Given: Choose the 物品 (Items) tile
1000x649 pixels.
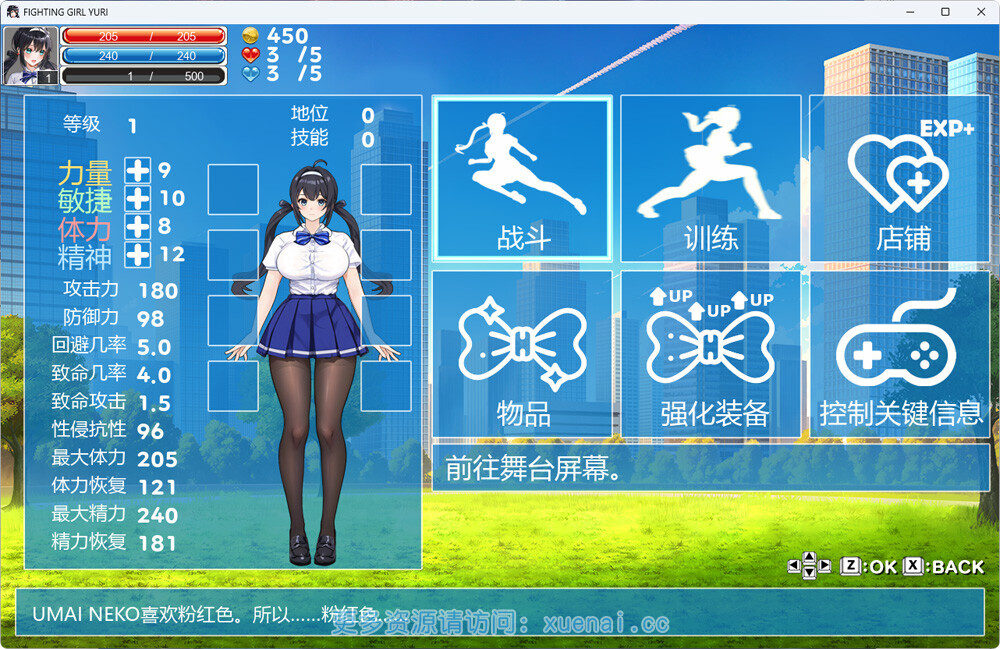Looking at the screenshot, I should tap(521, 354).
